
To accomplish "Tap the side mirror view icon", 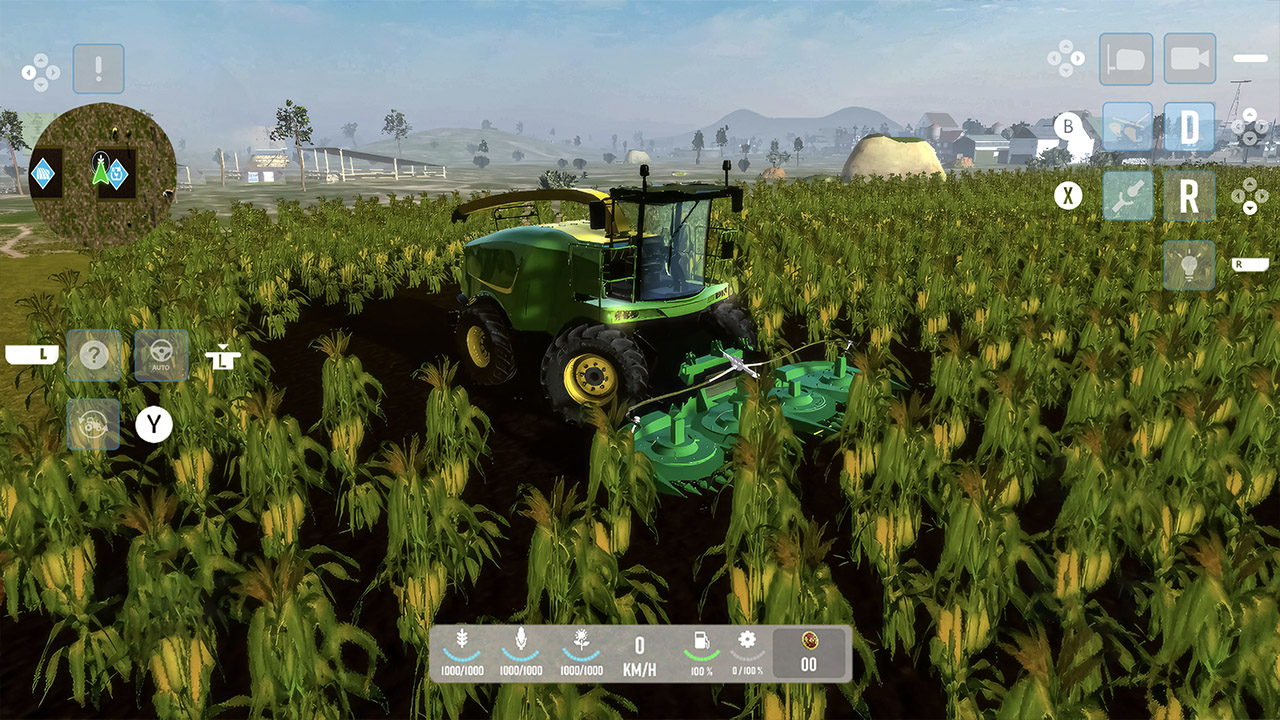I will (1124, 58).
